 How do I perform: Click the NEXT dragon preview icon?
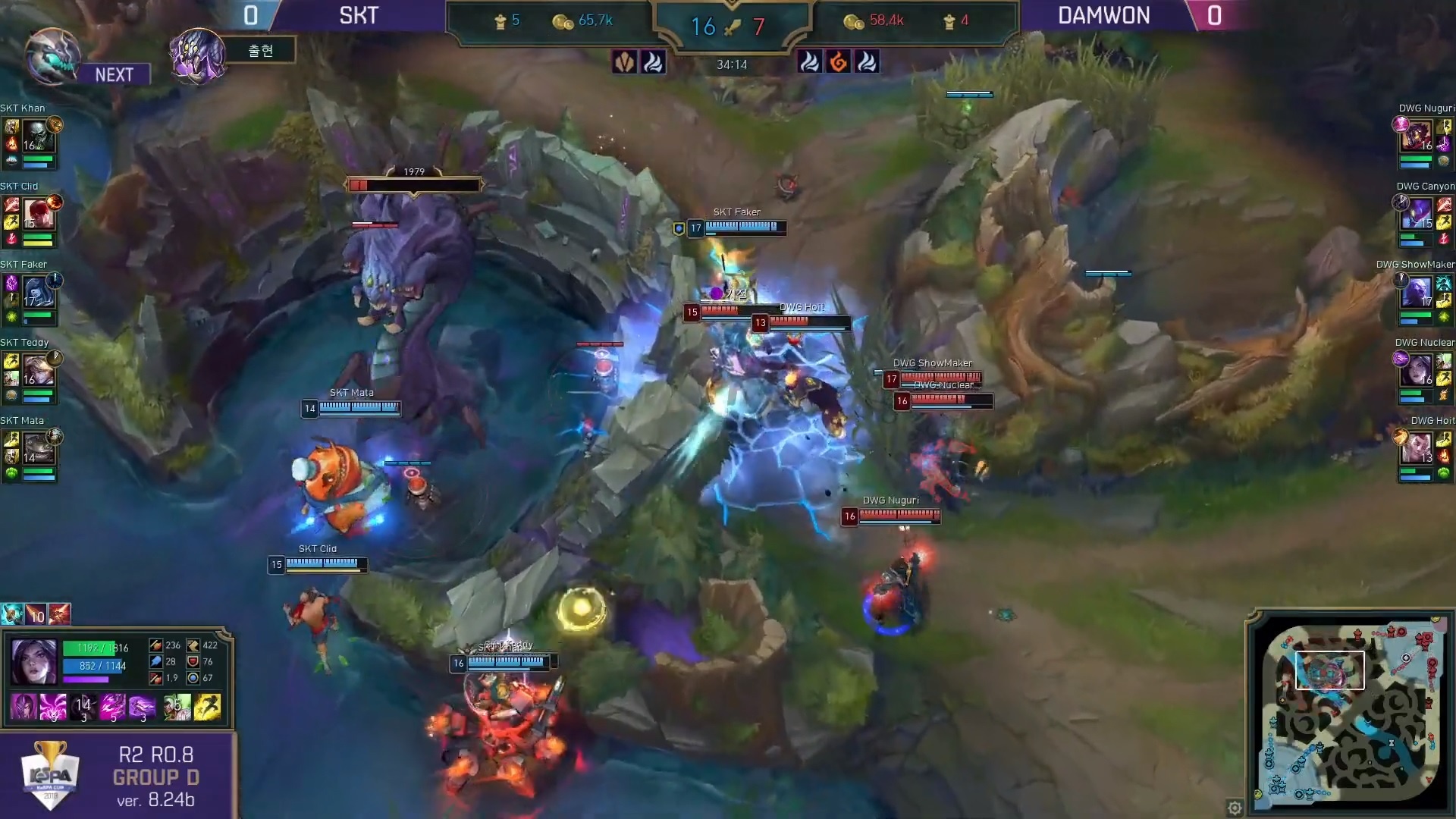pos(52,55)
